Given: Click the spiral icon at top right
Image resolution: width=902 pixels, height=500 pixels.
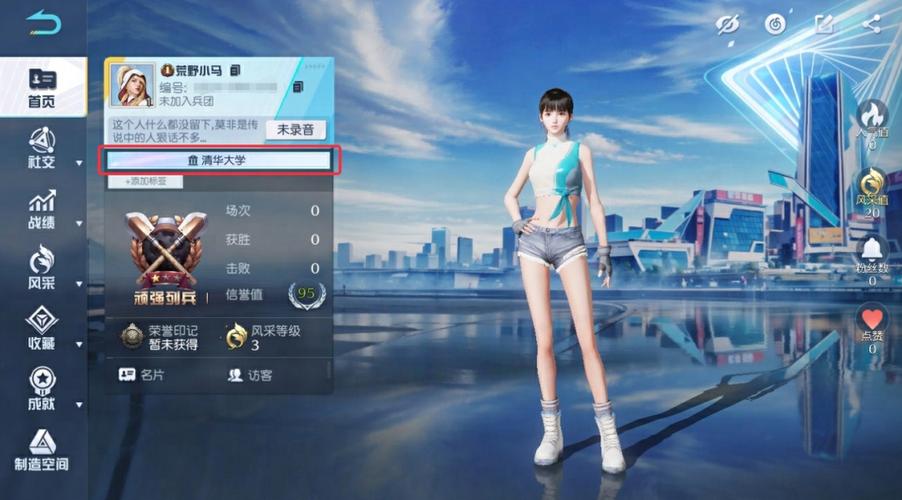Looking at the screenshot, I should [x=776, y=24].
